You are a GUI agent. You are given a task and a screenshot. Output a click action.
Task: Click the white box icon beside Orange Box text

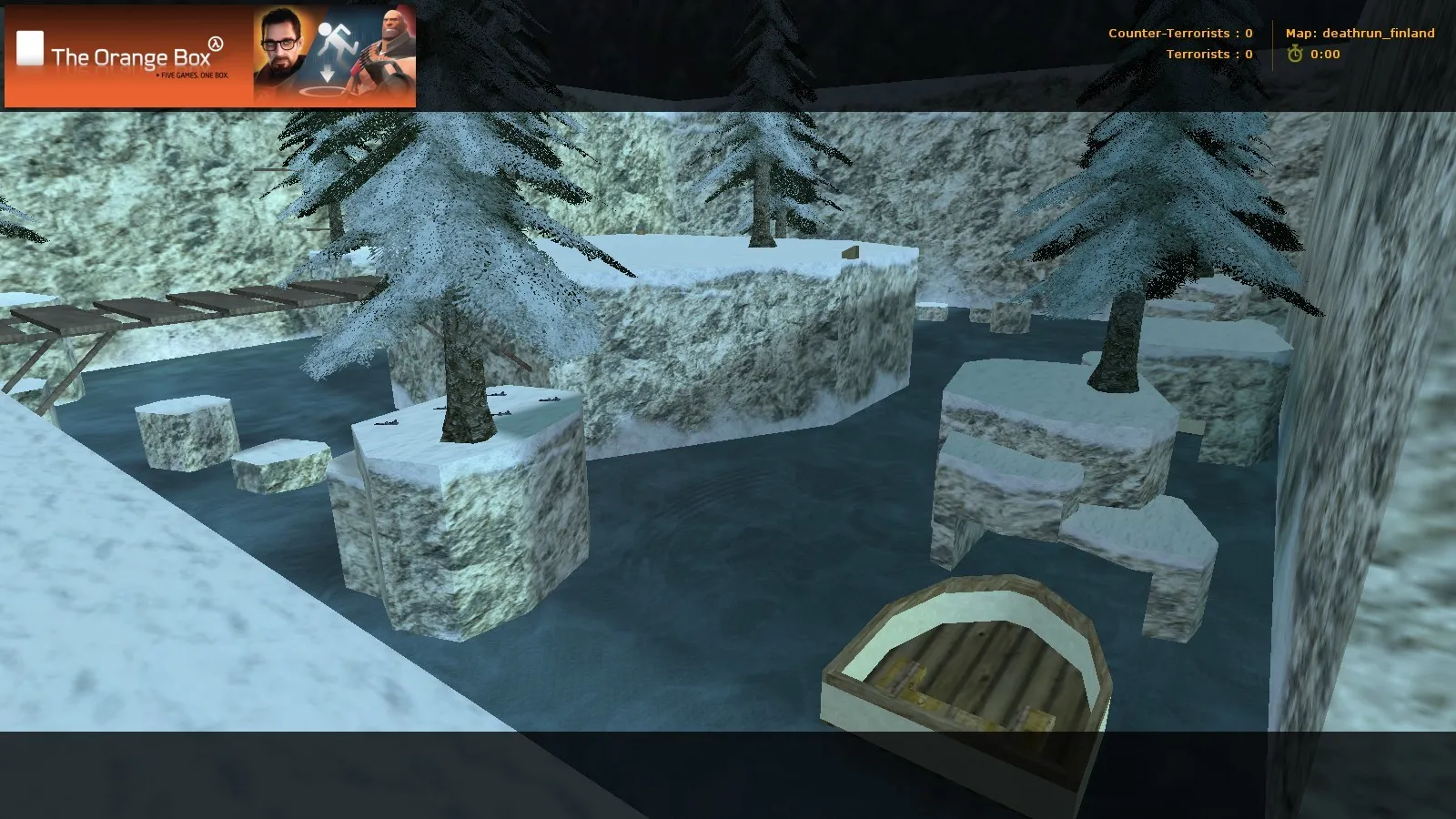click(29, 46)
